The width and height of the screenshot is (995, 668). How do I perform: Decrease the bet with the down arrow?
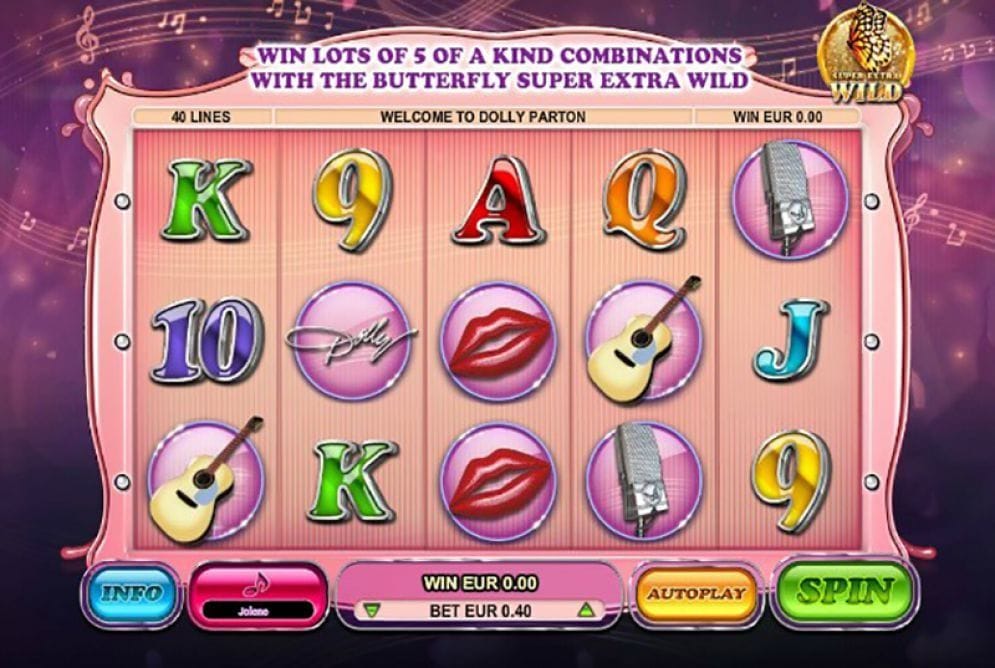[371, 609]
